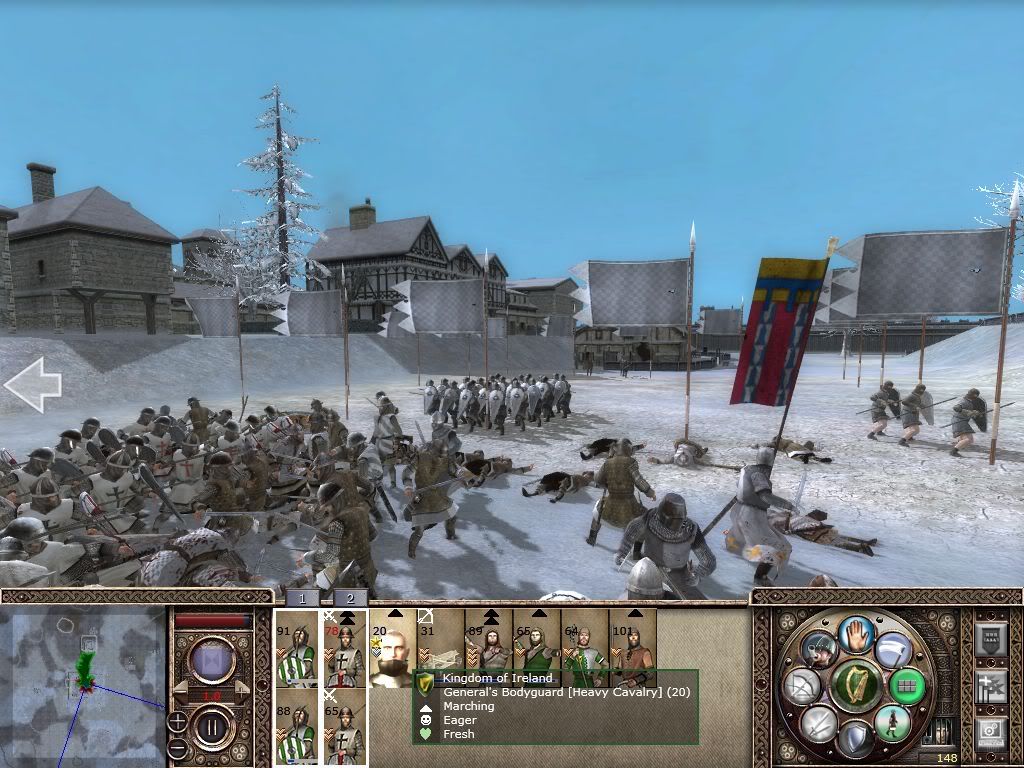Toggle the green formation grid button

908,686
